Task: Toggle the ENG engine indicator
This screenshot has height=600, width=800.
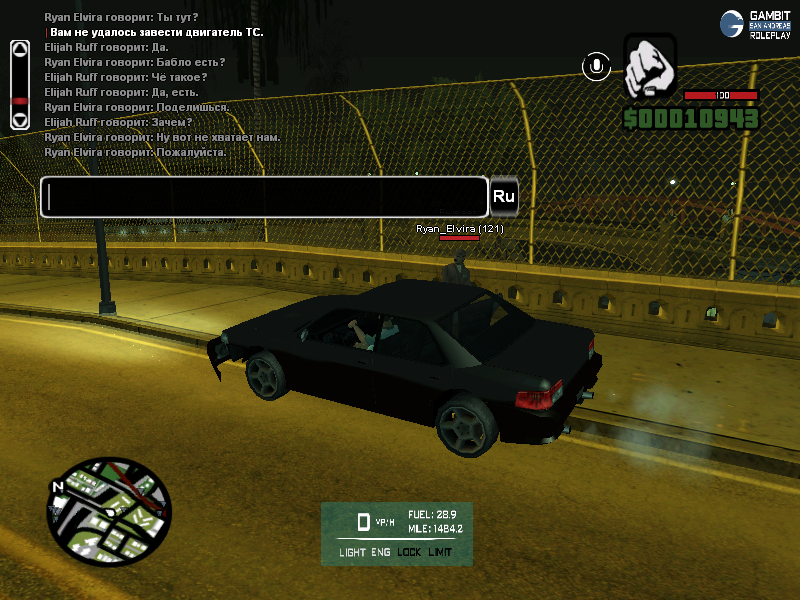Action: click(381, 552)
